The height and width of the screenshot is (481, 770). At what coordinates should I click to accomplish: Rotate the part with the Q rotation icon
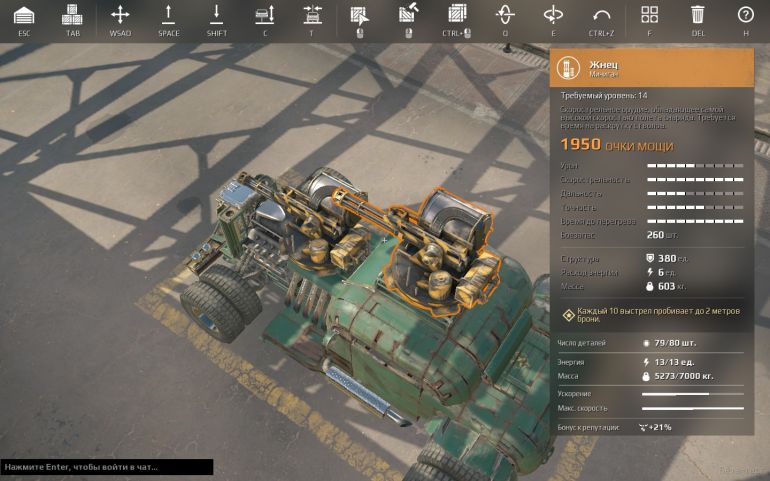coord(505,16)
